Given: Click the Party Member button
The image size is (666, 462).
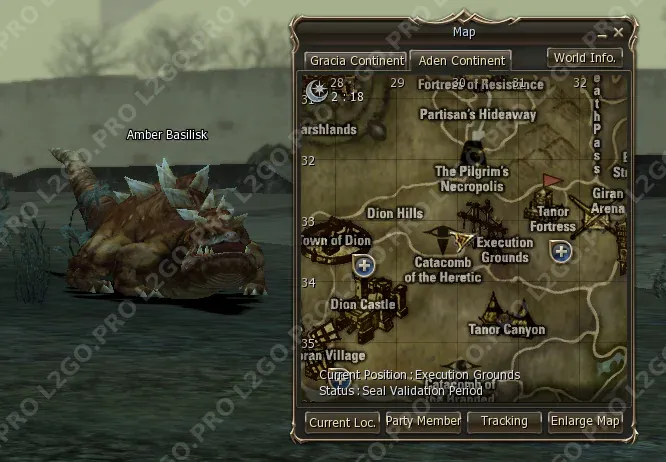Looking at the screenshot, I should click(423, 422).
